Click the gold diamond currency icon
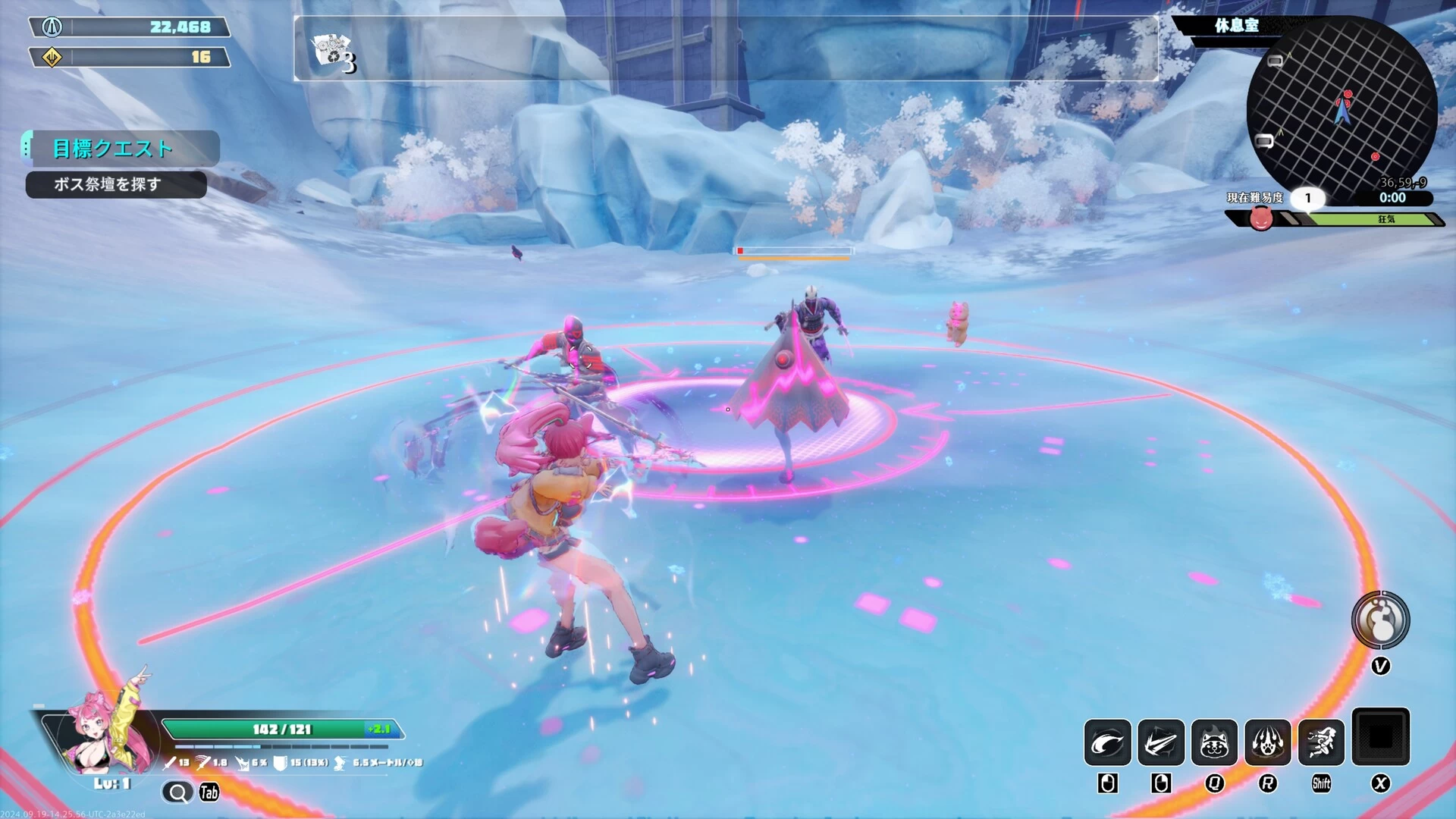The width and height of the screenshot is (1456, 819). tap(52, 57)
